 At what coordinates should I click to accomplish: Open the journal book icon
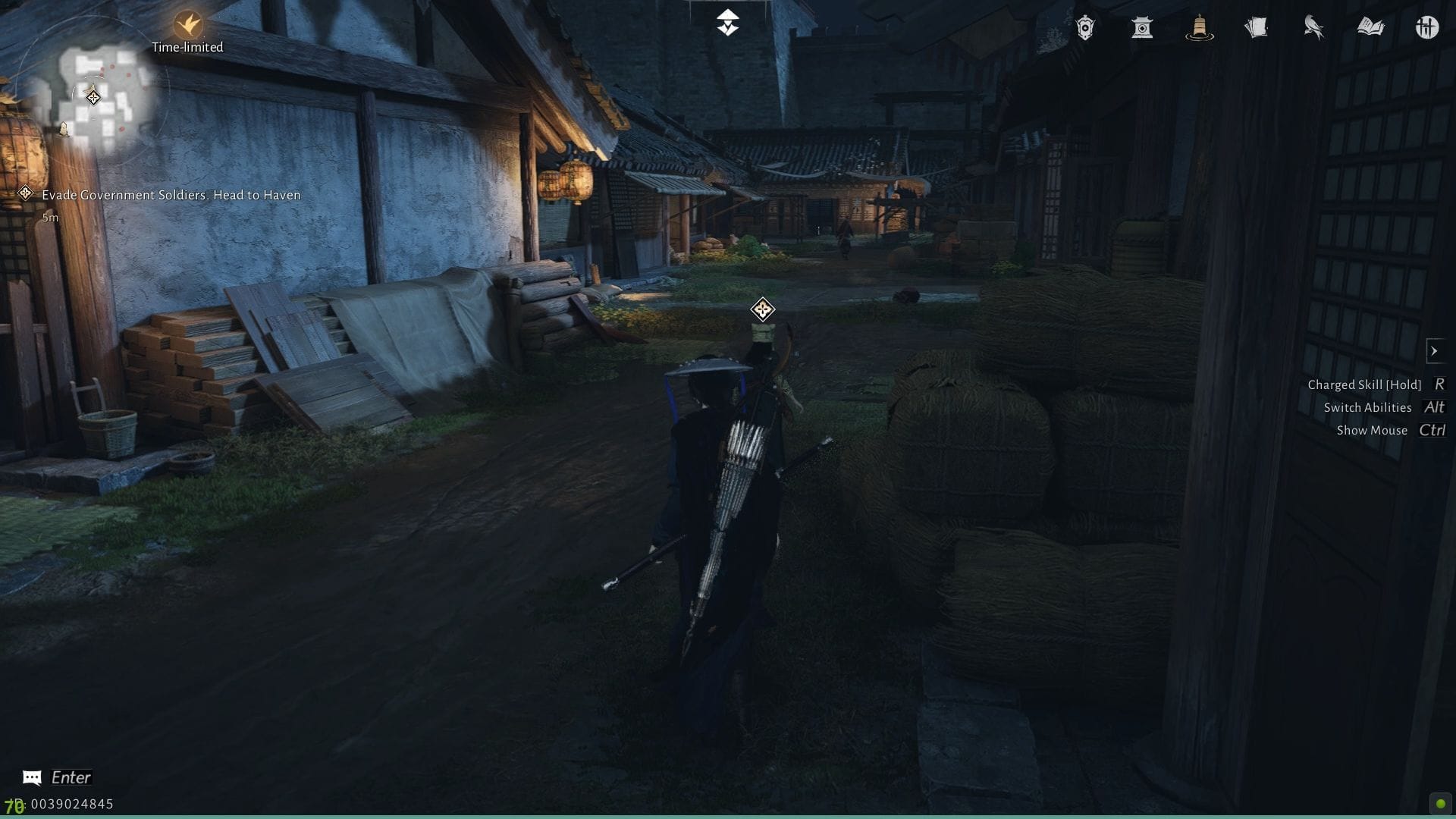coord(1371,28)
